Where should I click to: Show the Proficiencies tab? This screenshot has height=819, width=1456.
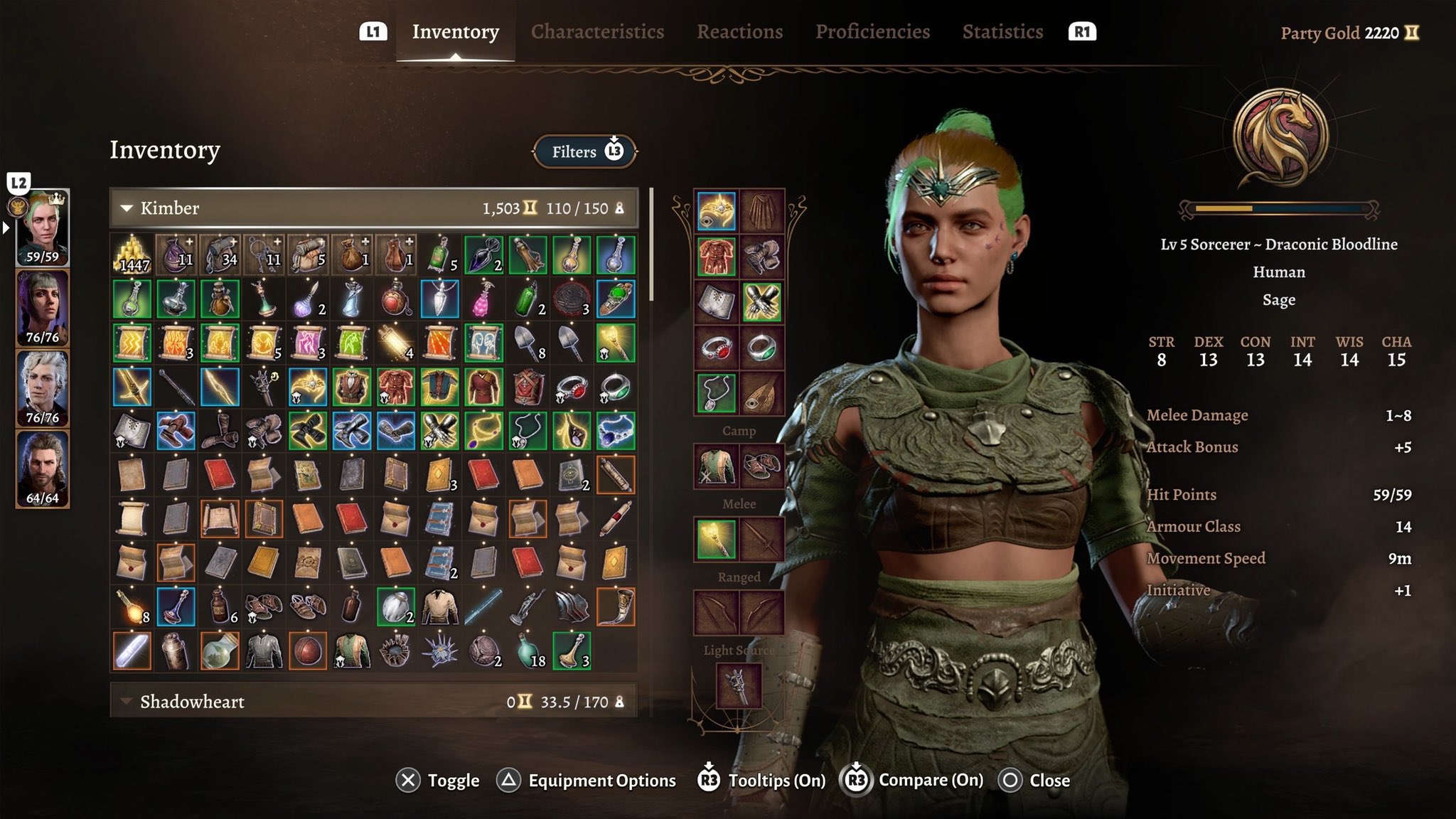872,32
